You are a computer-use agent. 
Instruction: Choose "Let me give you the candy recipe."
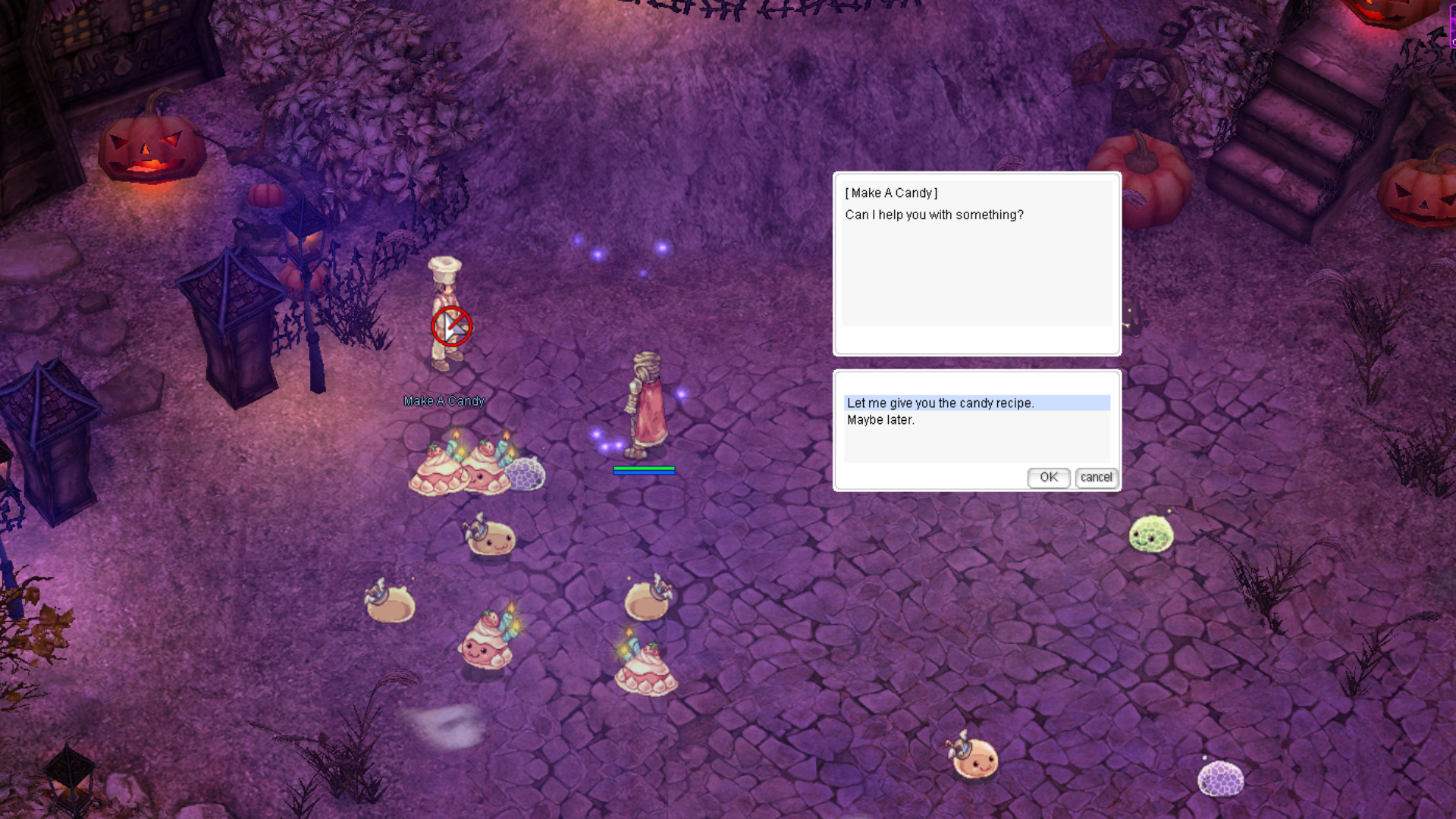pyautogui.click(x=940, y=403)
